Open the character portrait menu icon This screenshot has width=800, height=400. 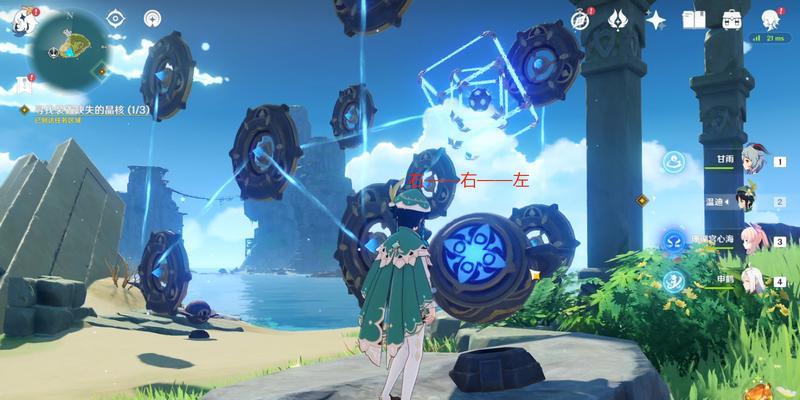(x=770, y=19)
